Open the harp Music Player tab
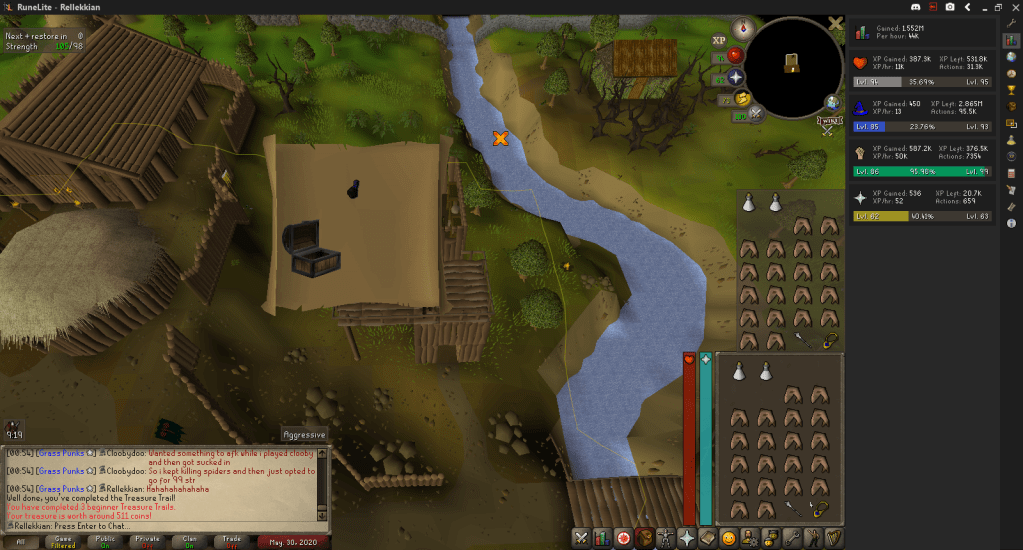This screenshot has height=550, width=1023. tap(832, 538)
